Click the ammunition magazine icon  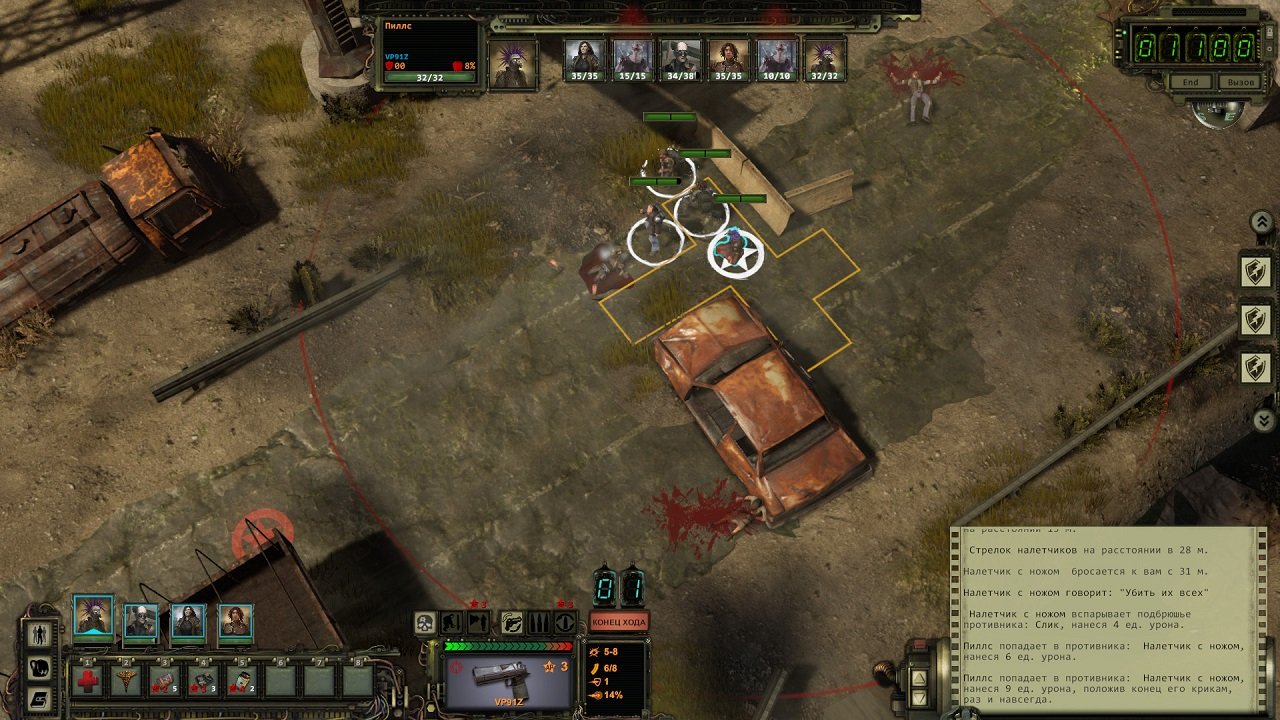(540, 622)
